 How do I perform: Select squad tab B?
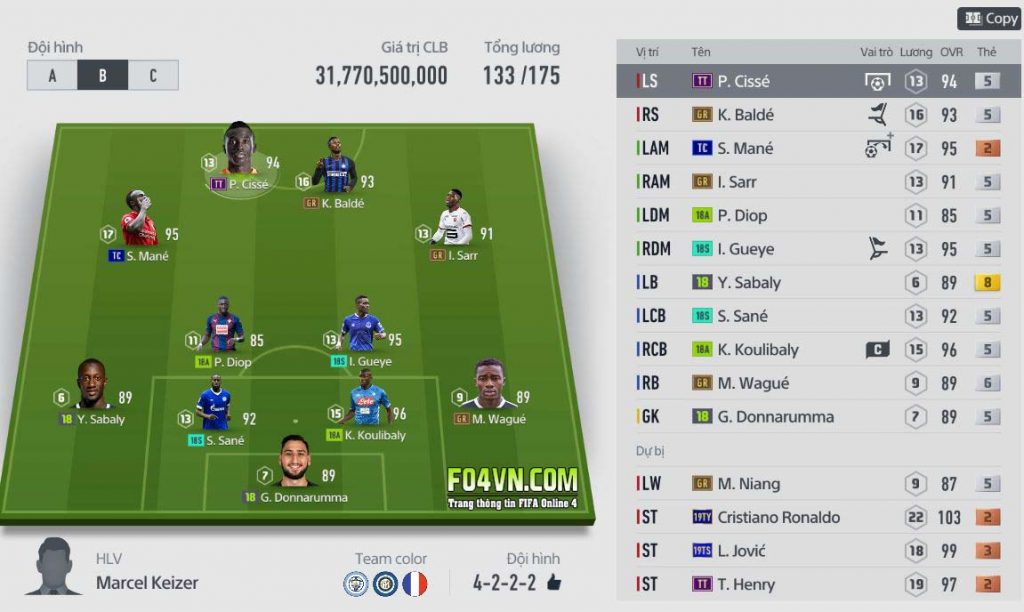(x=102, y=75)
